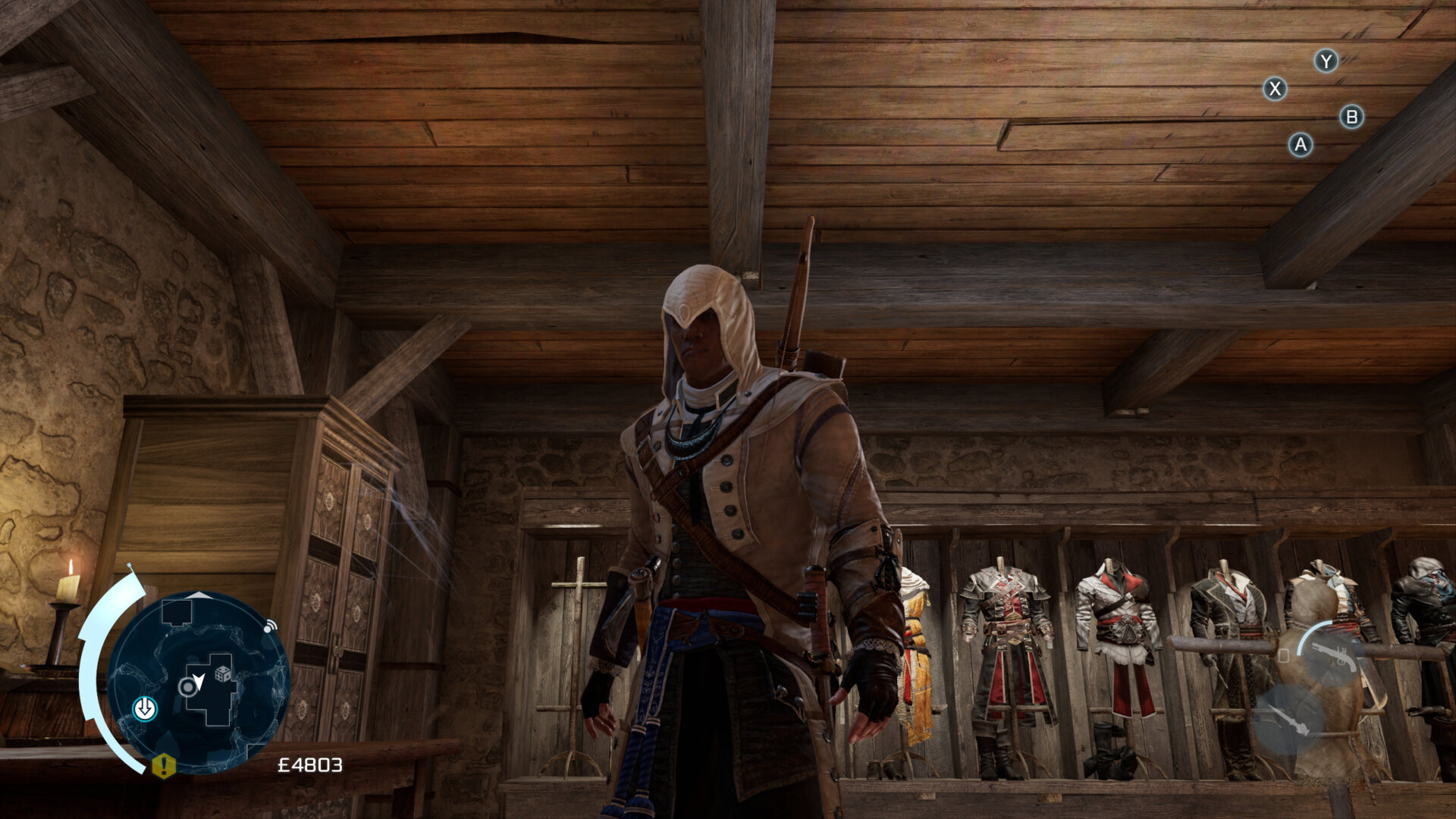The width and height of the screenshot is (1456, 819).
Task: Open the circular minimap
Action: (x=199, y=681)
